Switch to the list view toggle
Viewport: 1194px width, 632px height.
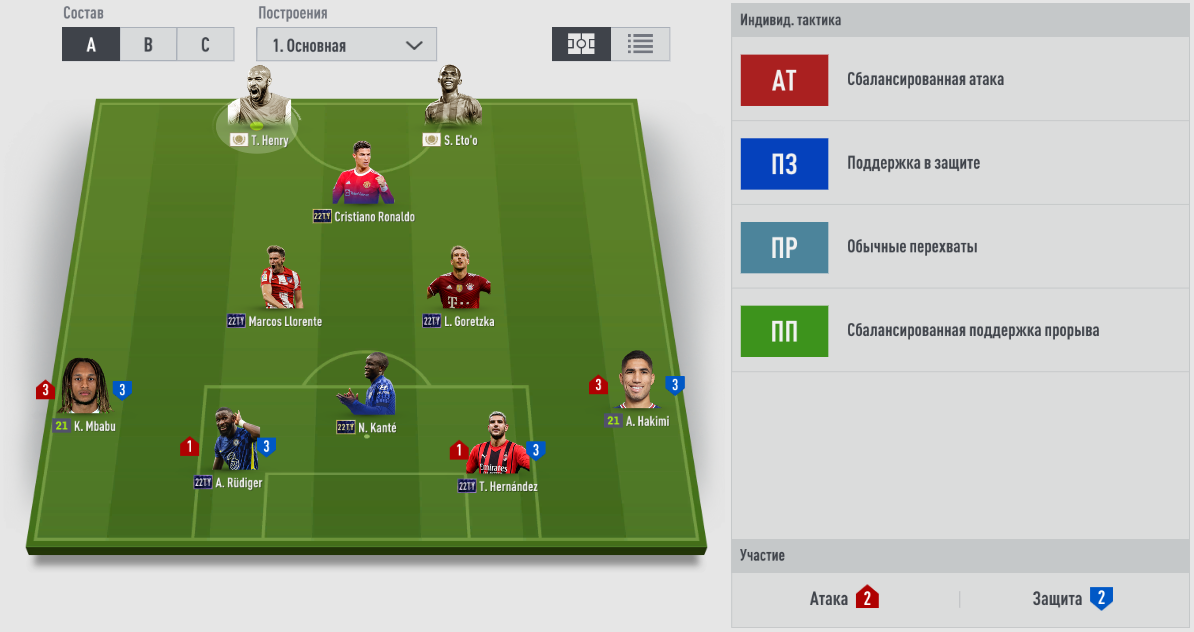pos(640,45)
